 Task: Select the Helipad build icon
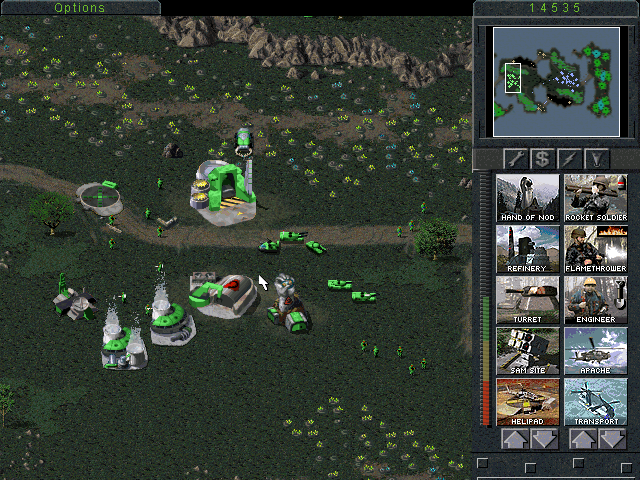(x=527, y=402)
